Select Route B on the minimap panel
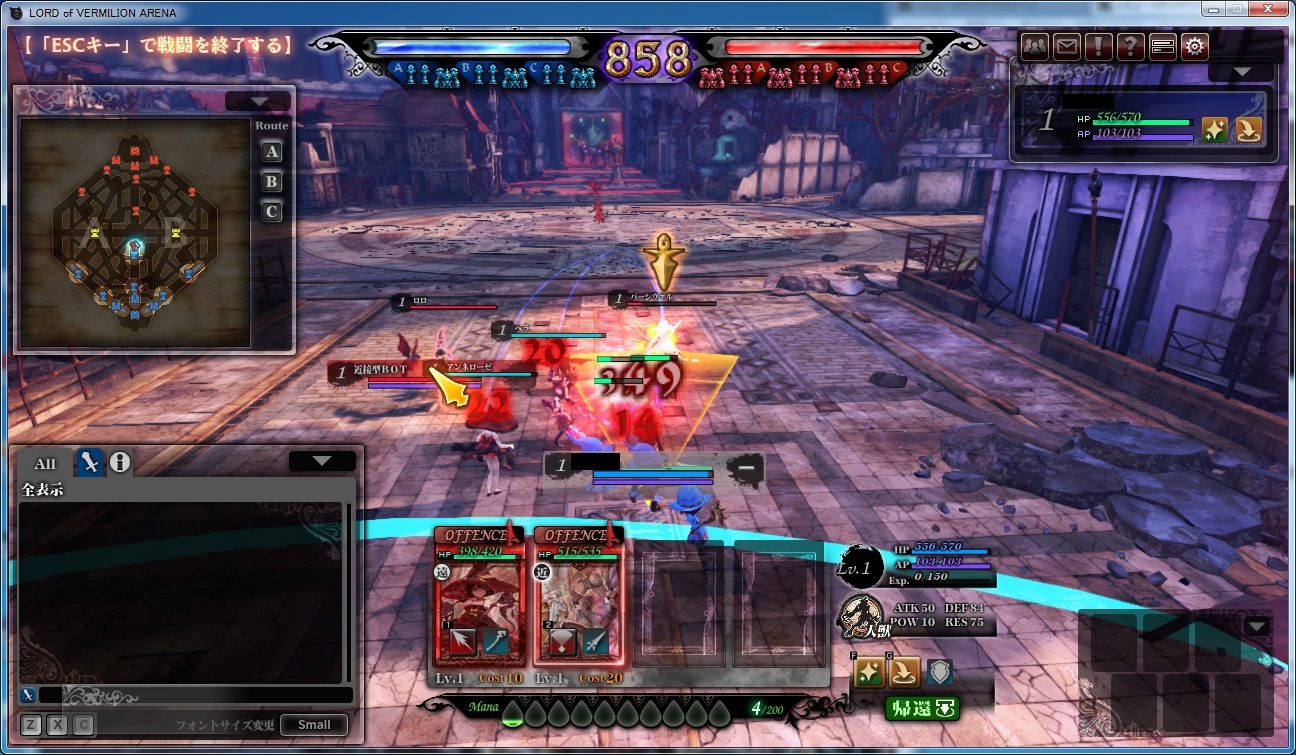 point(271,182)
